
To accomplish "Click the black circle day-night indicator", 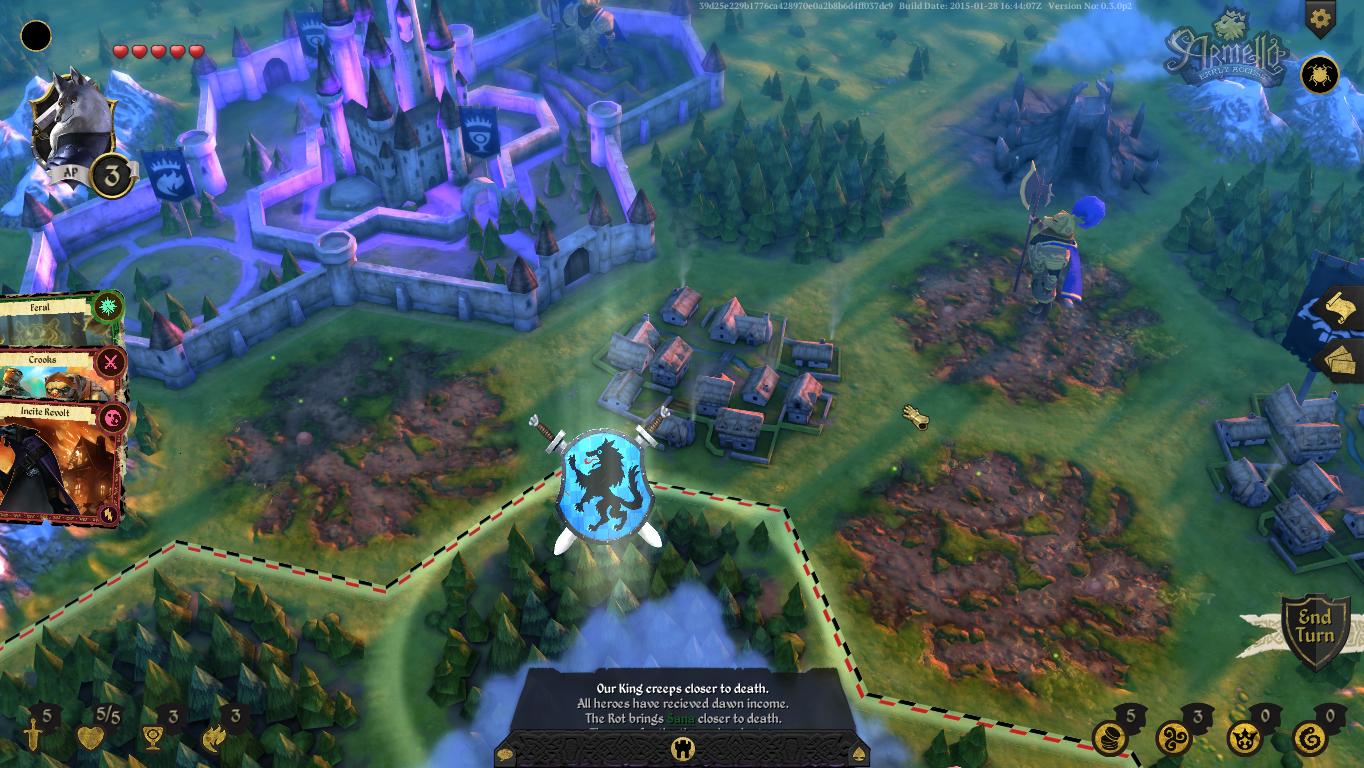I will (x=37, y=37).
